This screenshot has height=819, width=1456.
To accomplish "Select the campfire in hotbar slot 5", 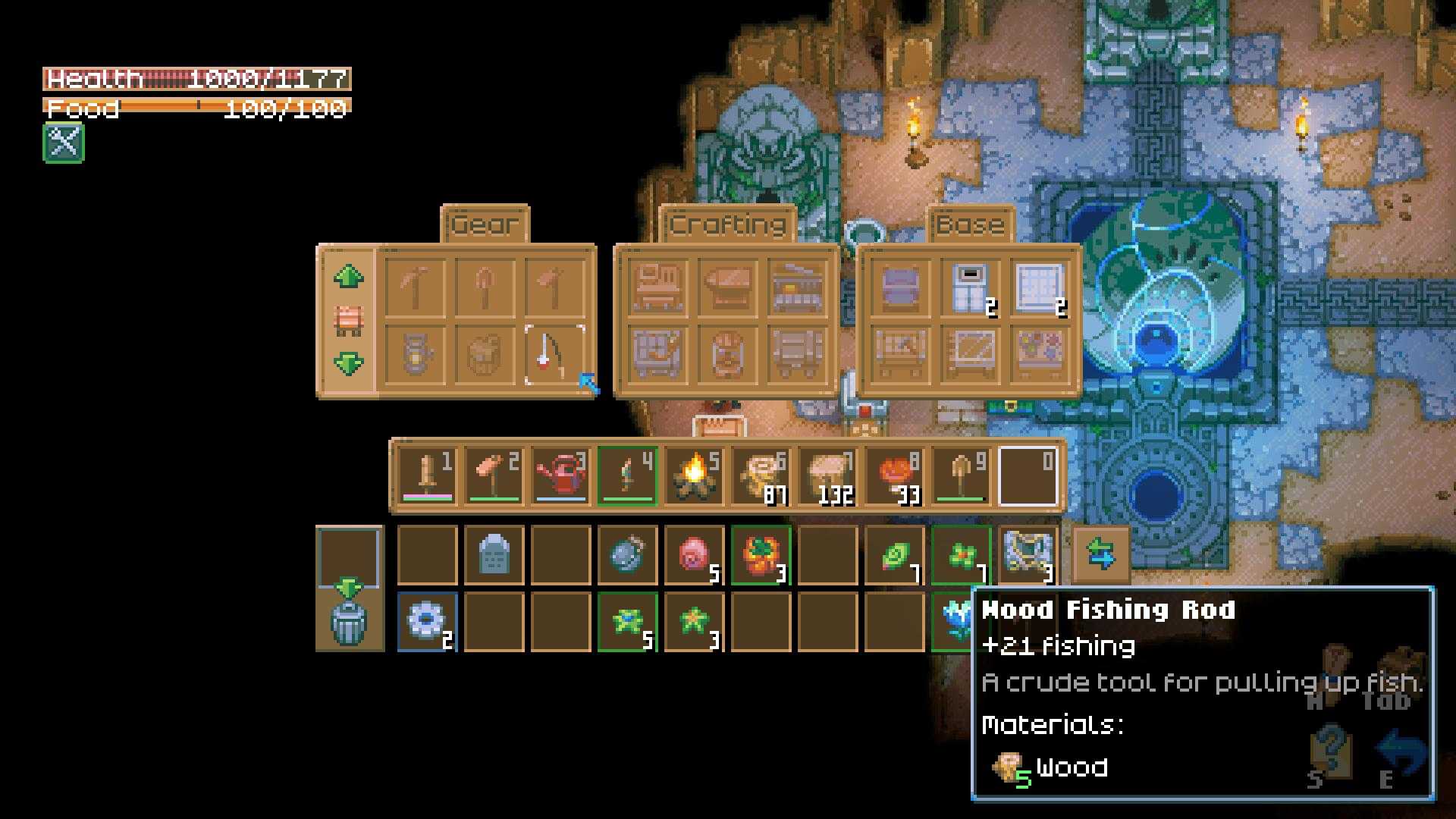I will (695, 476).
